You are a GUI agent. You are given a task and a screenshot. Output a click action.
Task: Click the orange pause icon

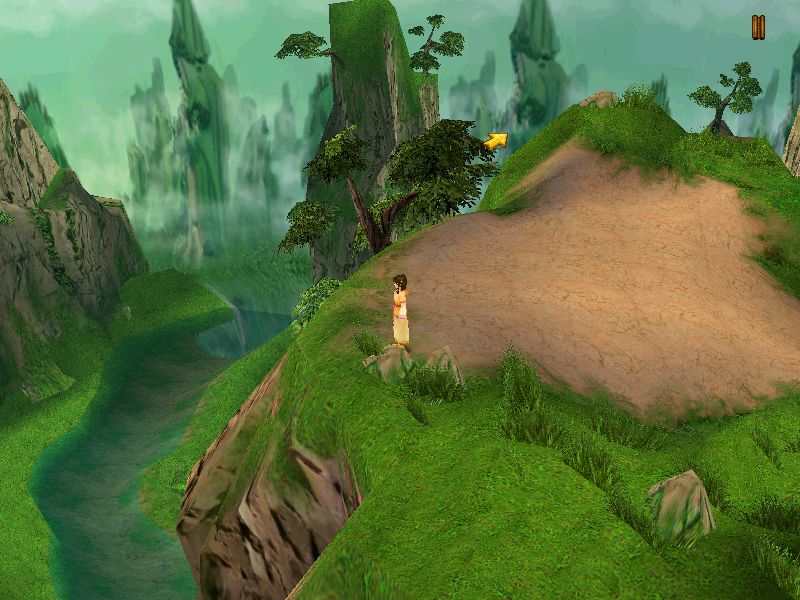click(x=758, y=28)
